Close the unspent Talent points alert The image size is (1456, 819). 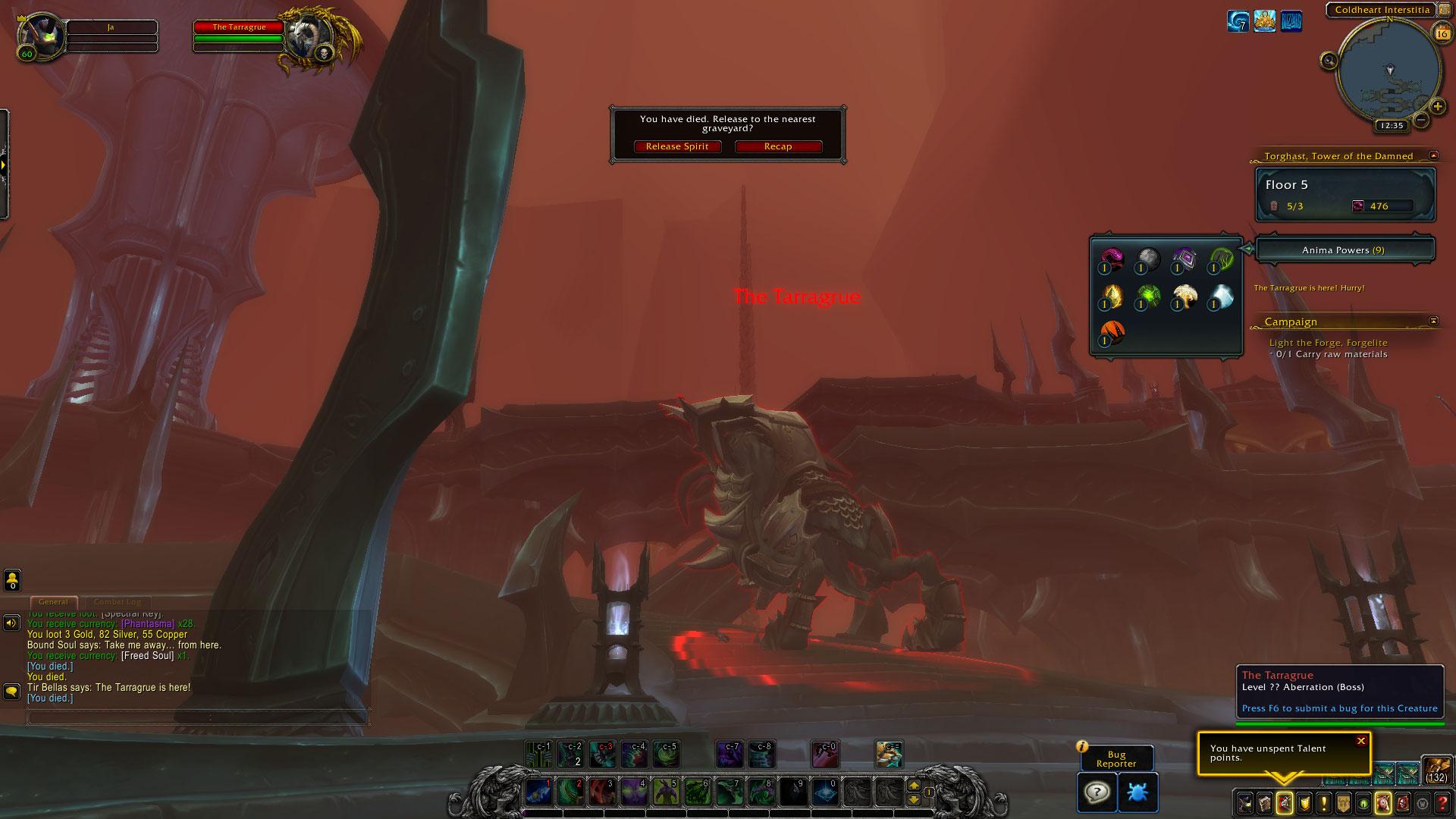pos(1360,741)
